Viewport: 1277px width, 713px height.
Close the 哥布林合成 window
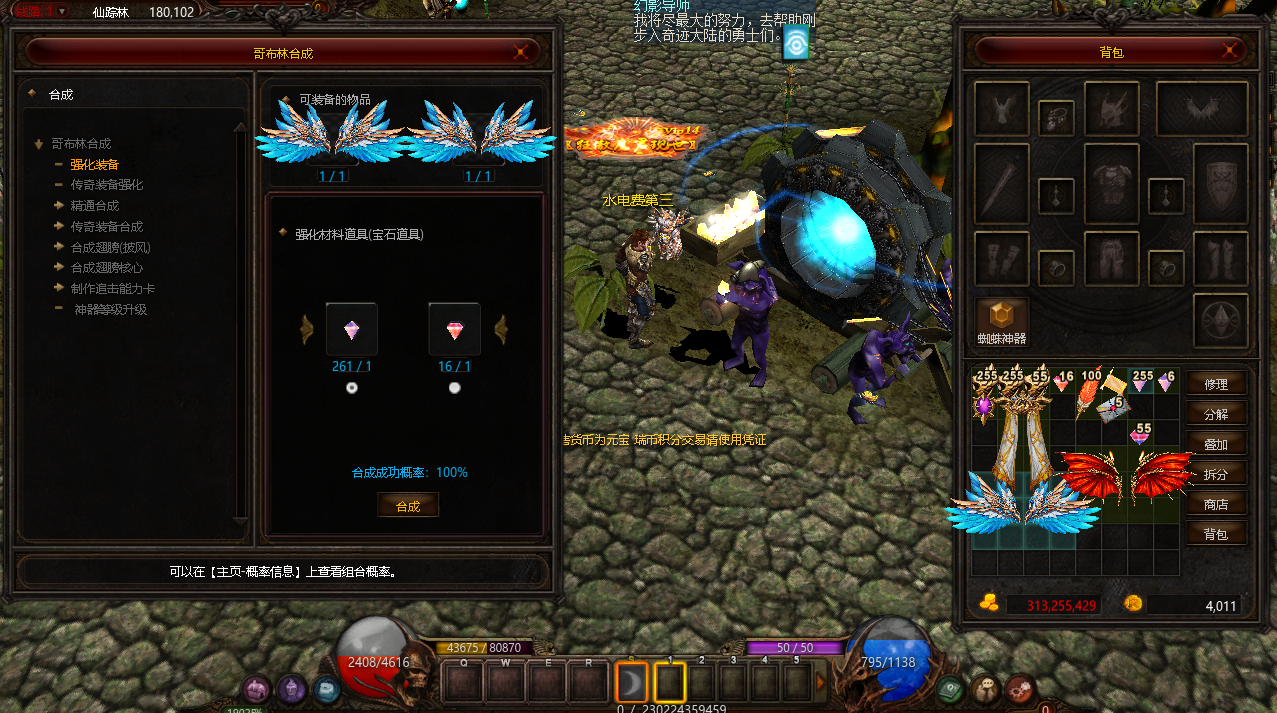click(x=520, y=52)
